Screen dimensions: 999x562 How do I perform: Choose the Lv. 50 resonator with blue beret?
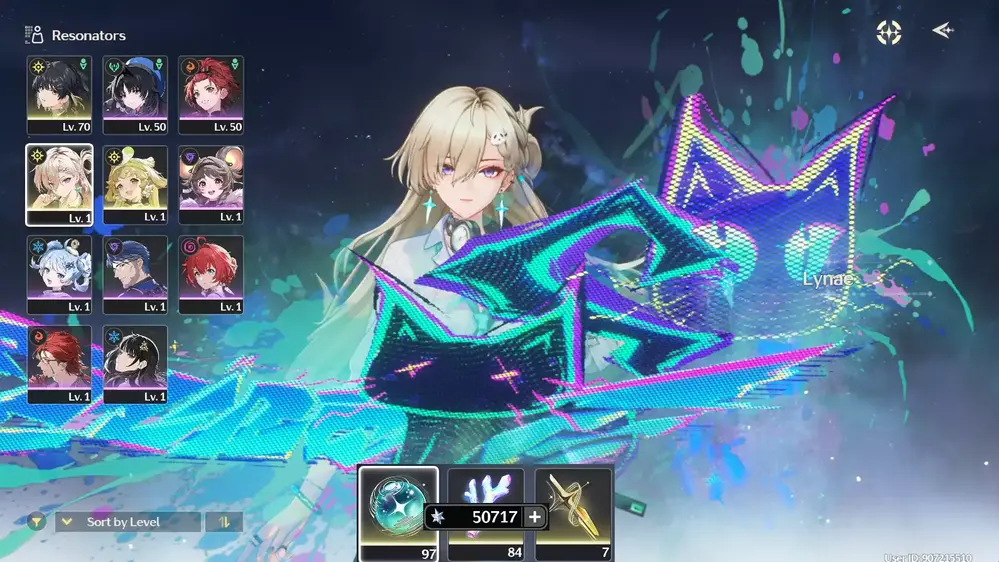(x=135, y=94)
